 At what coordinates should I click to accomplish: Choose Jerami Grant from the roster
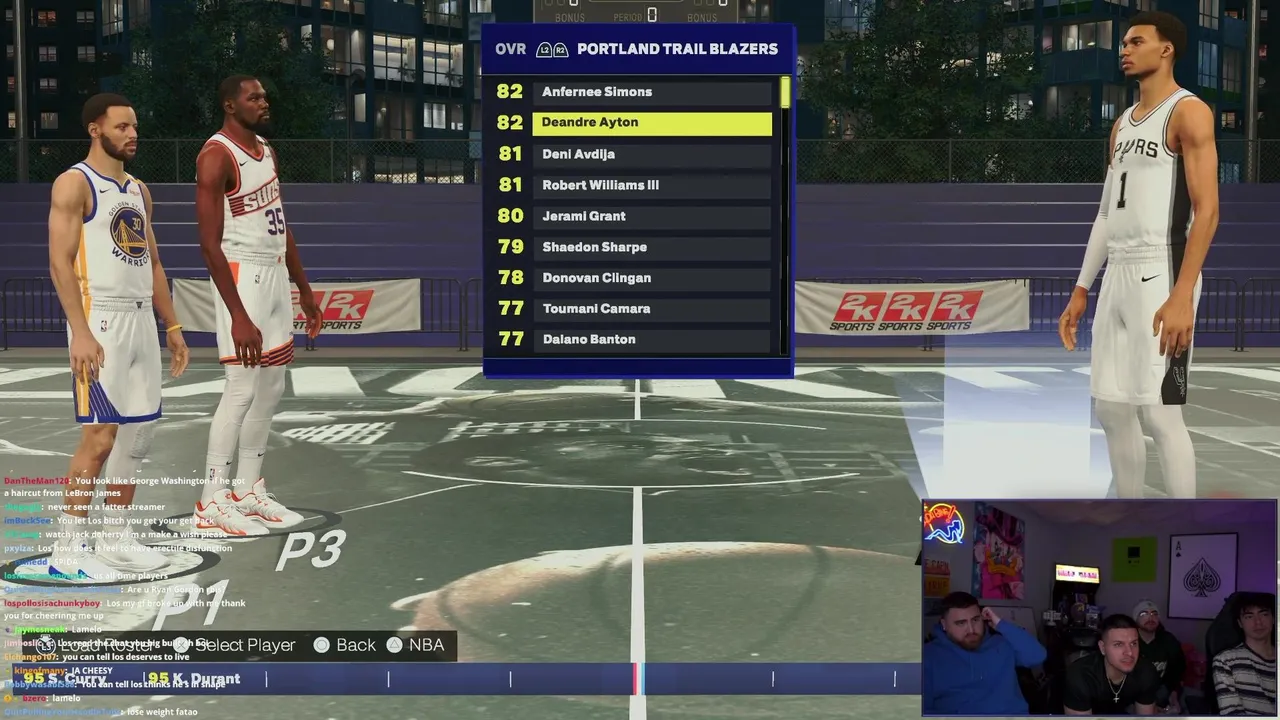pos(652,216)
